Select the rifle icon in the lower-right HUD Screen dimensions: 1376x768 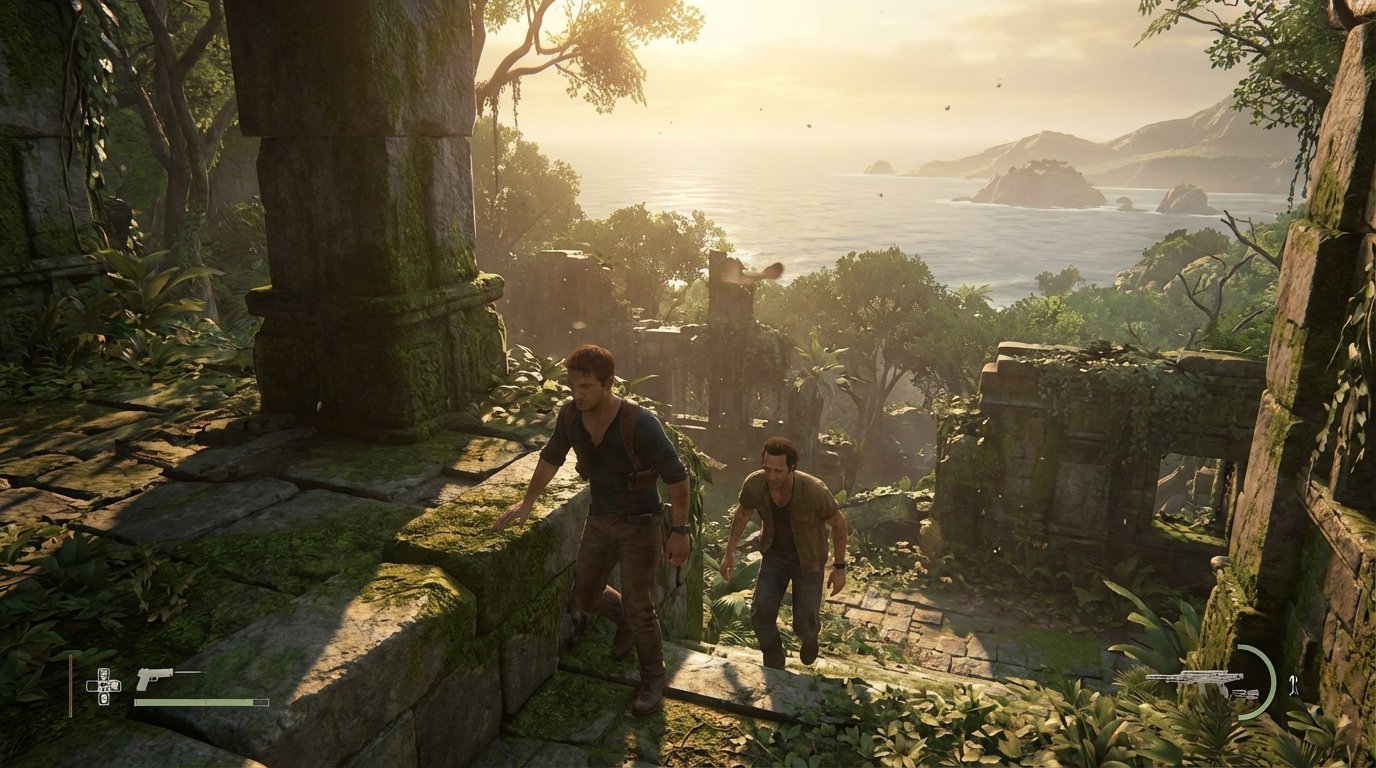(x=1194, y=678)
